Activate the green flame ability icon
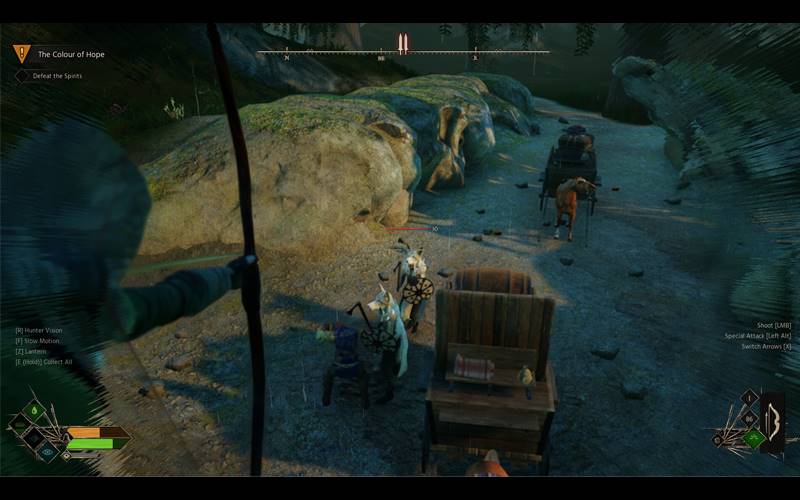Image resolution: width=800 pixels, height=500 pixels. pyautogui.click(x=36, y=411)
